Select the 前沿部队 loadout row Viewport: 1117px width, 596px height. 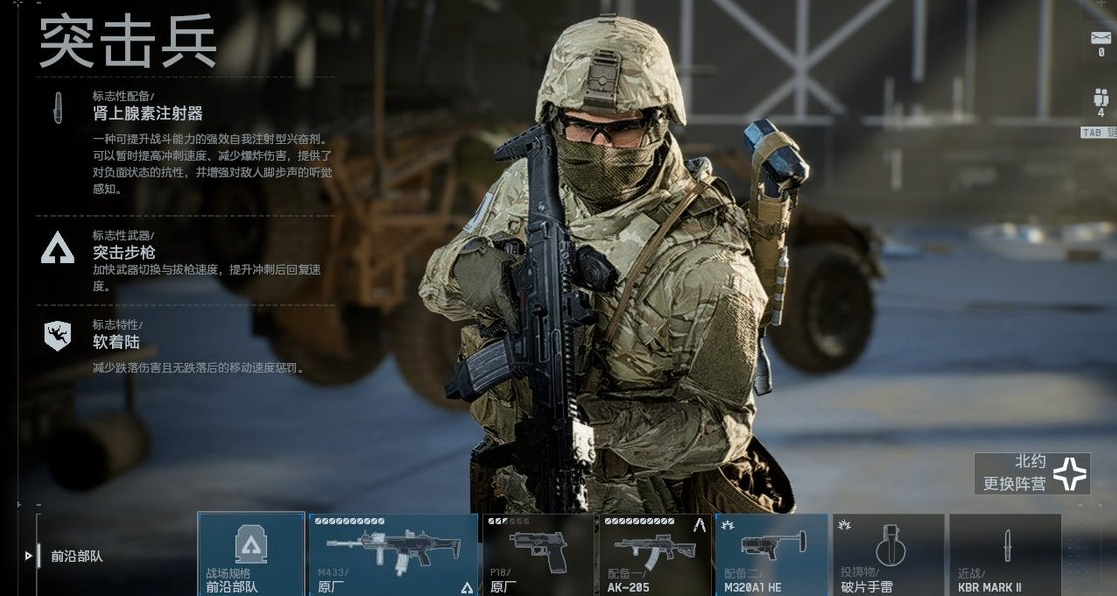[x=78, y=556]
